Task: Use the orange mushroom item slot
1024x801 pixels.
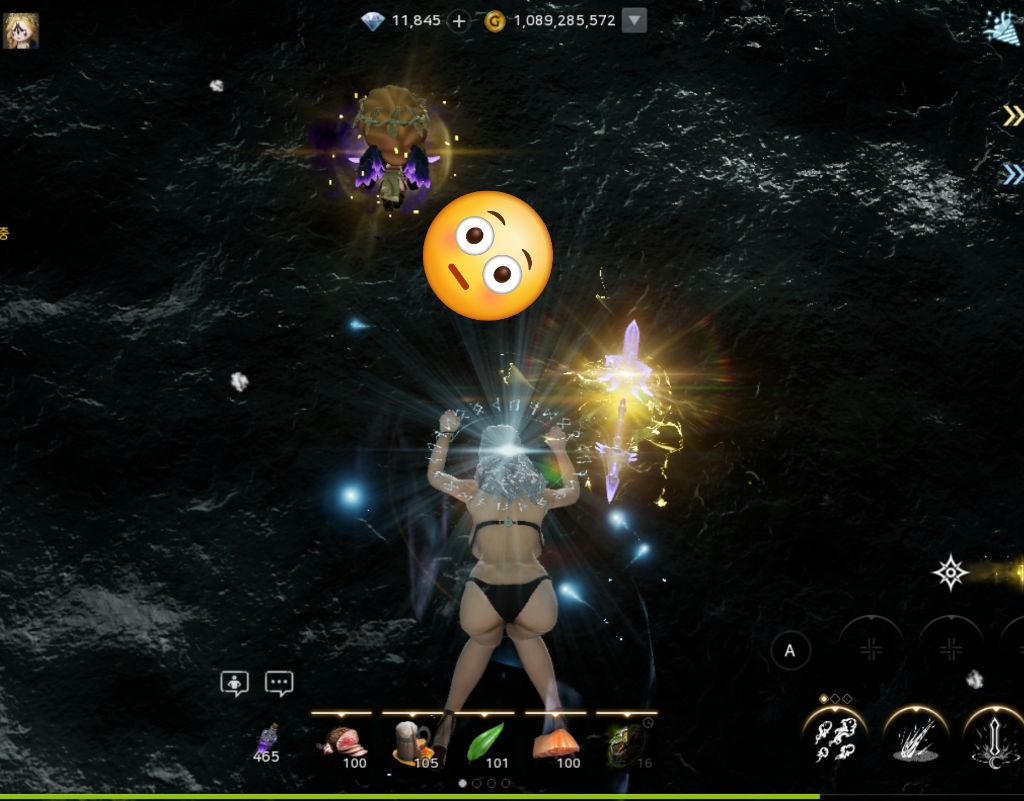Action: (556, 743)
